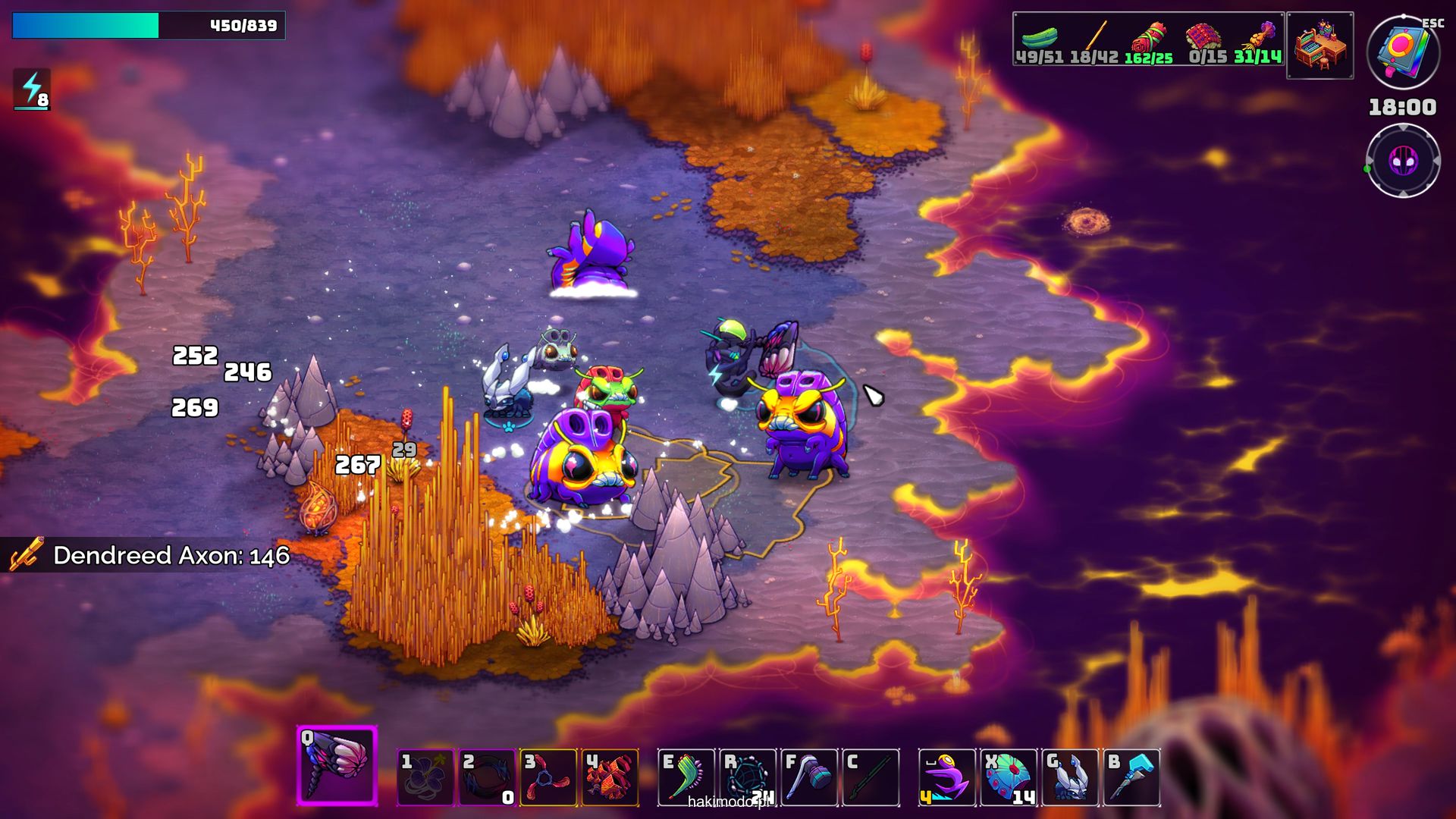This screenshot has width=1456, height=819.
Task: Select the dark fishing rod slot
Action: 871,777
